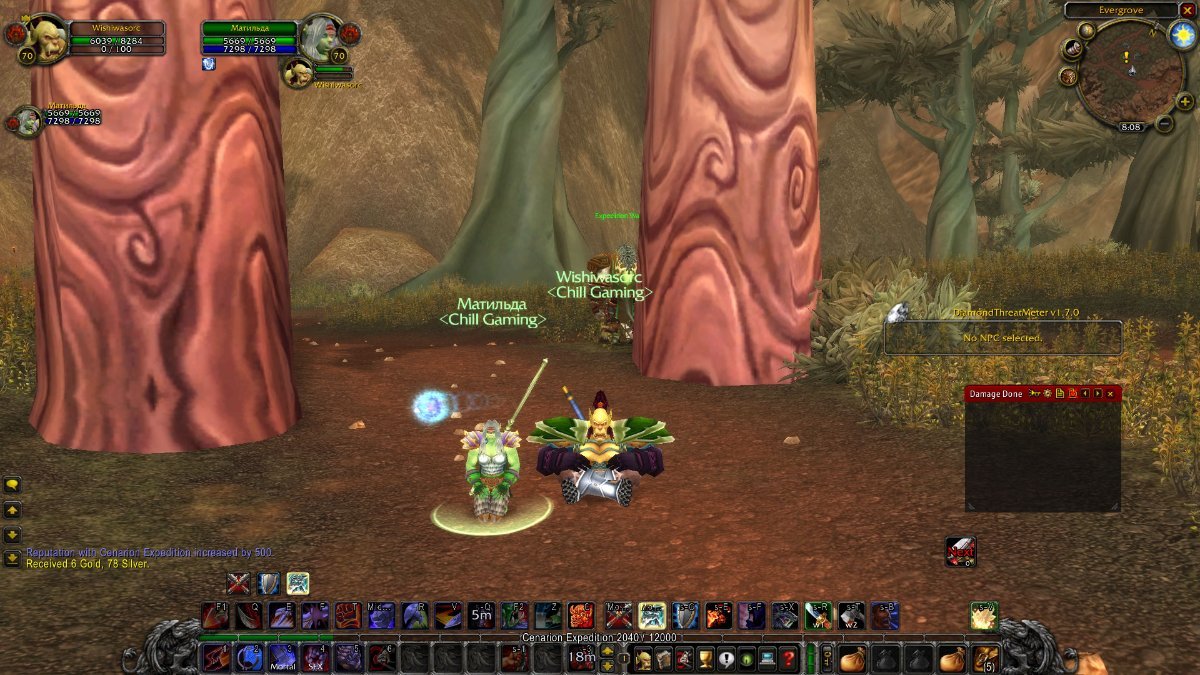Open the golden trophy cup micro button

pyautogui.click(x=705, y=659)
